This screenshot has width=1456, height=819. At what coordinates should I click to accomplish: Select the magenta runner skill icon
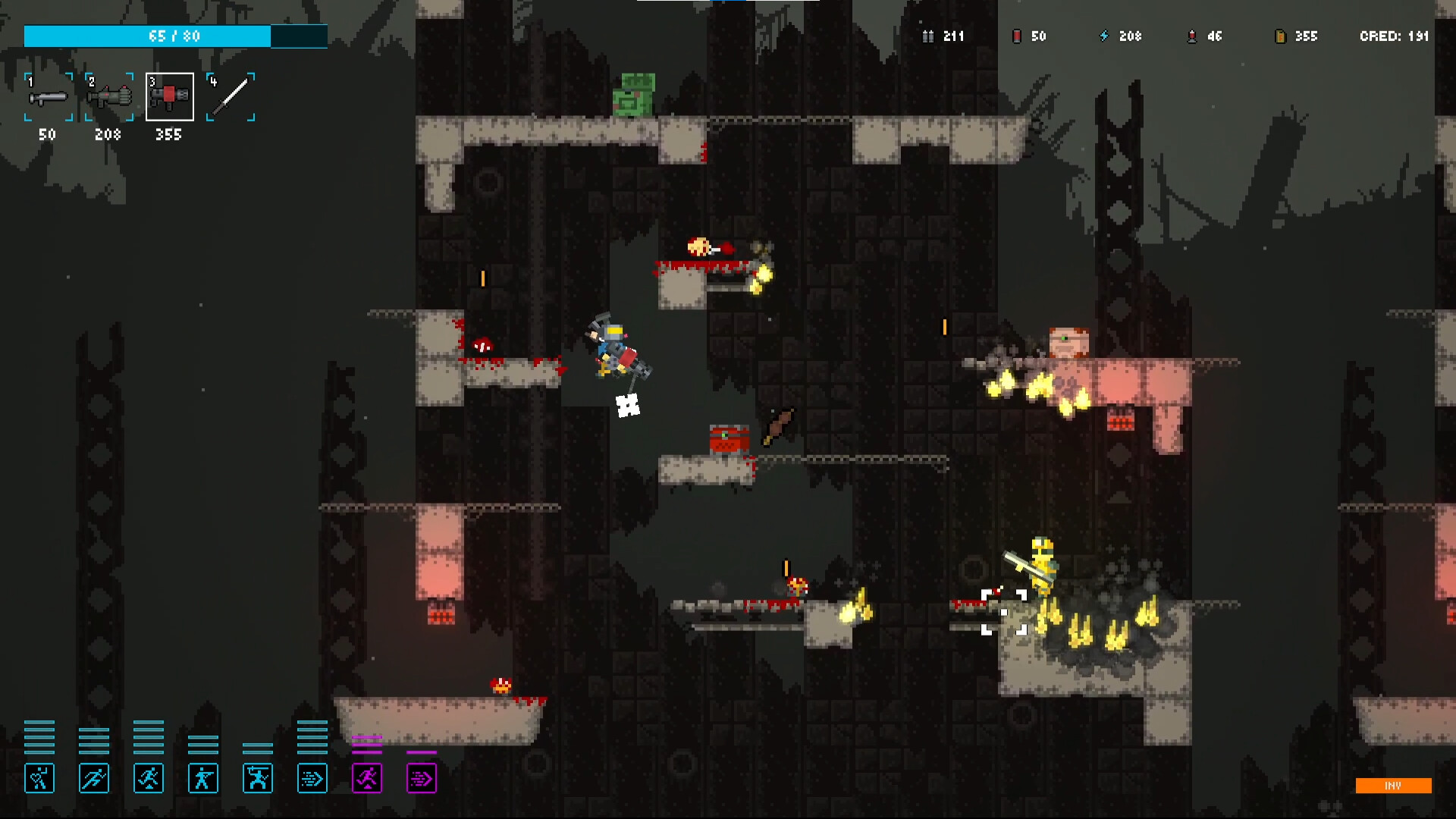[367, 777]
